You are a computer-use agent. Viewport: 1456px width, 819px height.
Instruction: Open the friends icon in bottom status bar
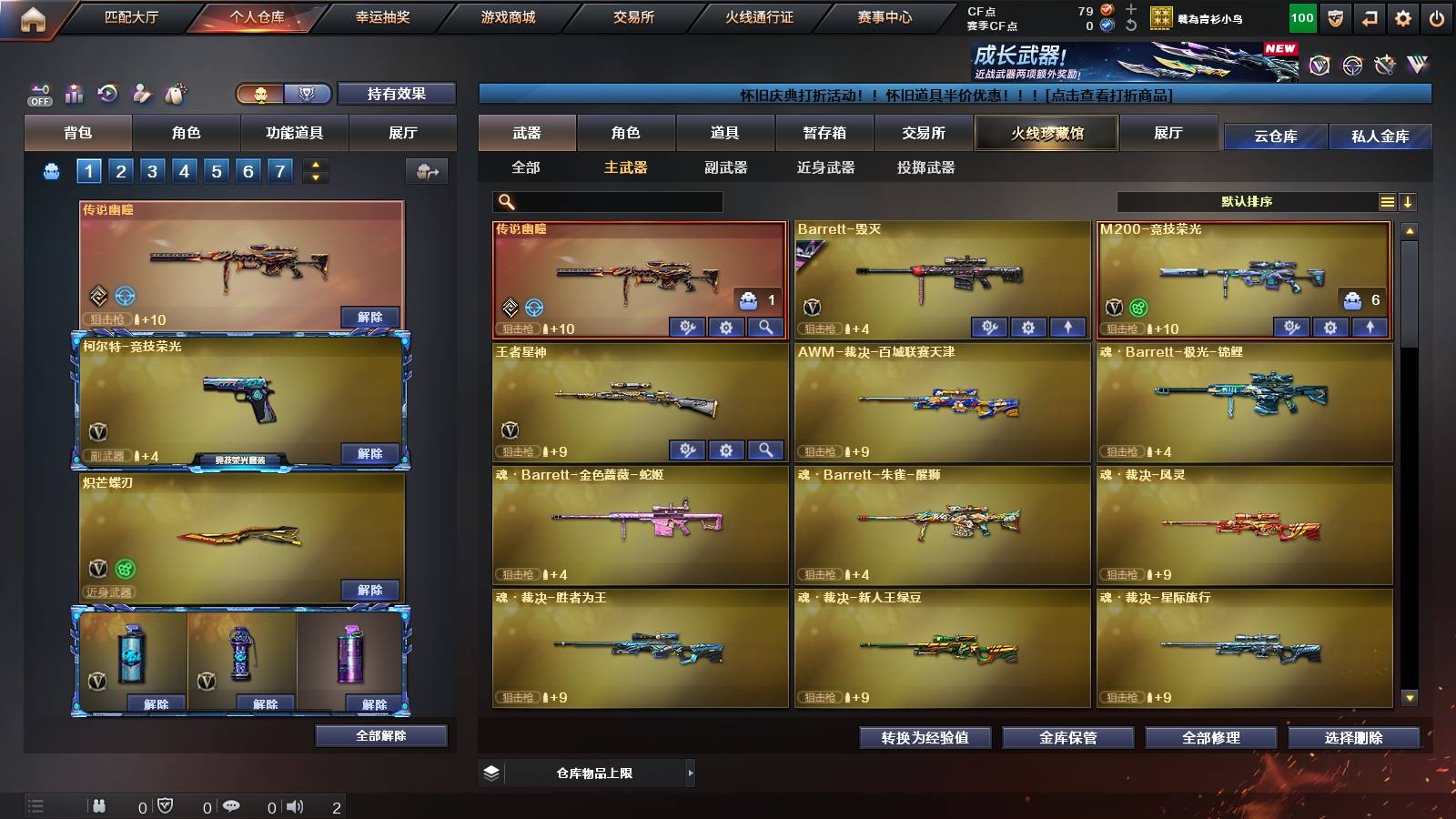coord(98,804)
